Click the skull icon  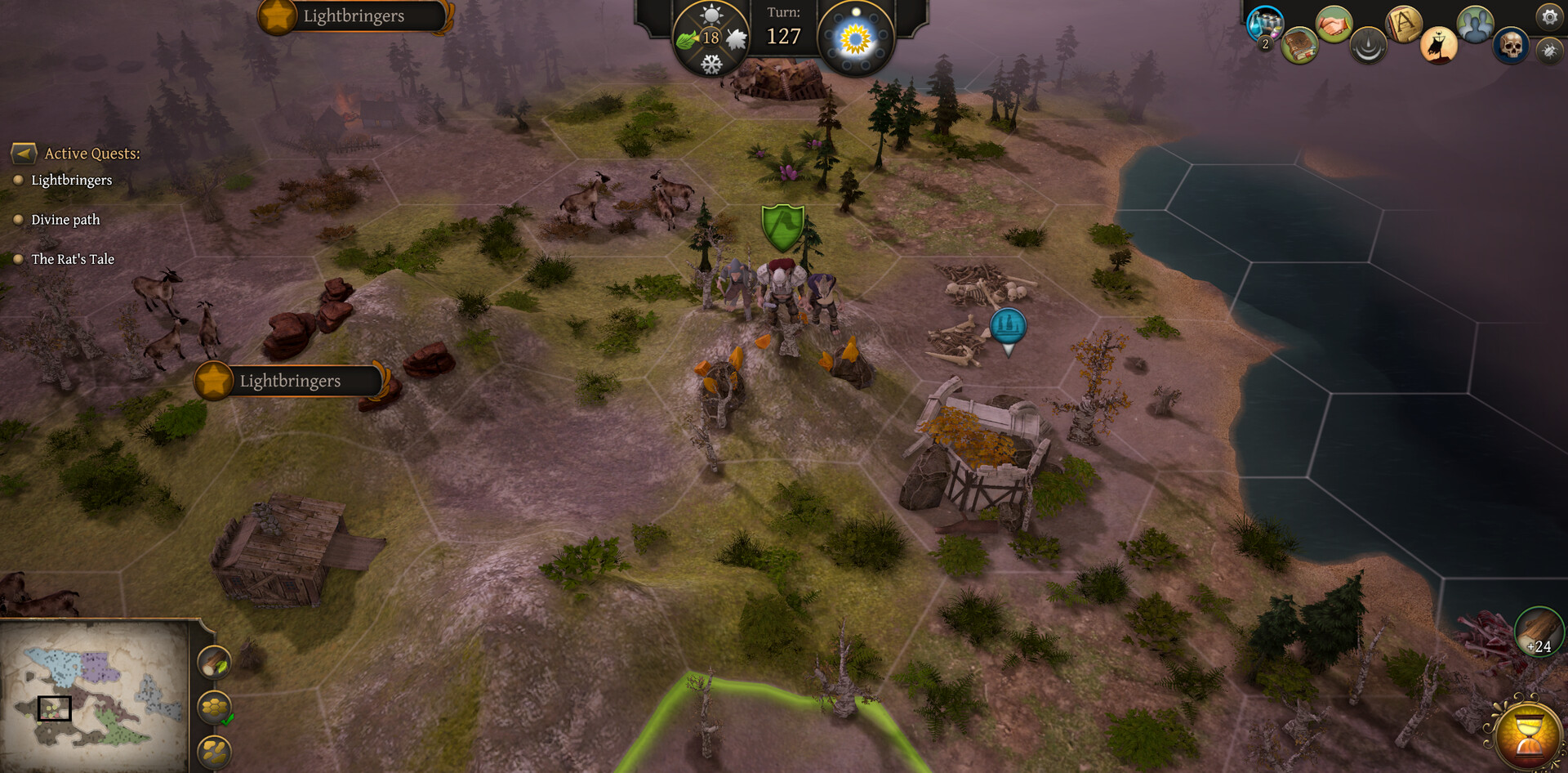point(1510,46)
